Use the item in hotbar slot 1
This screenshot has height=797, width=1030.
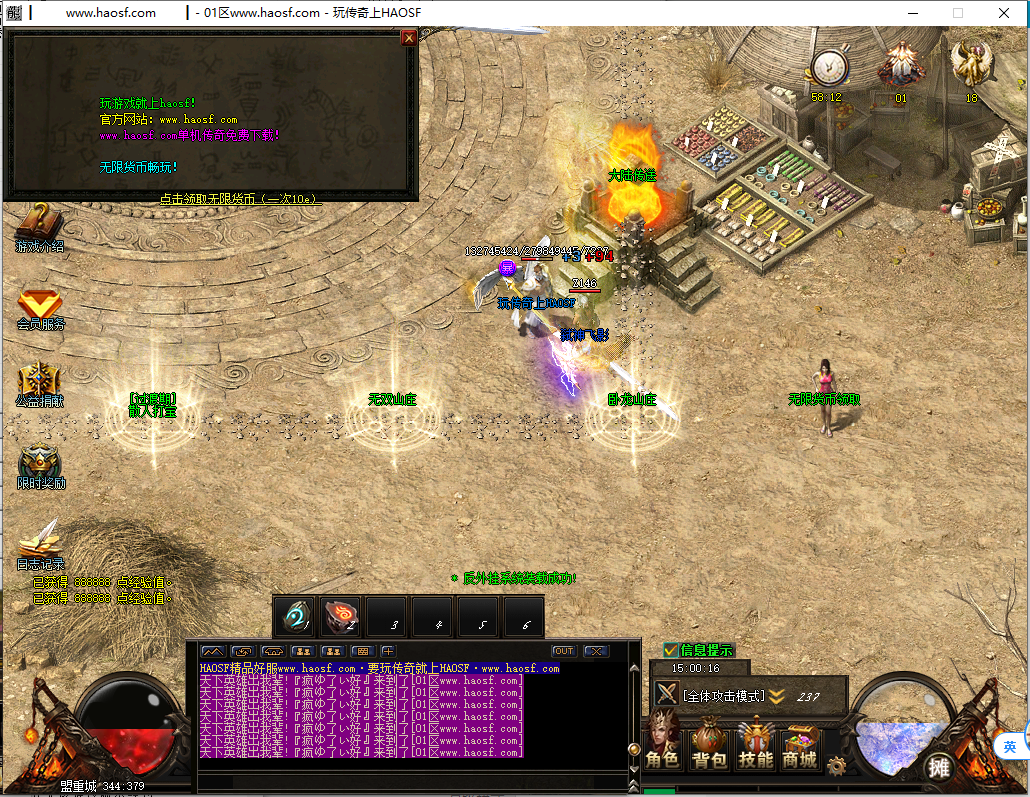coord(295,616)
